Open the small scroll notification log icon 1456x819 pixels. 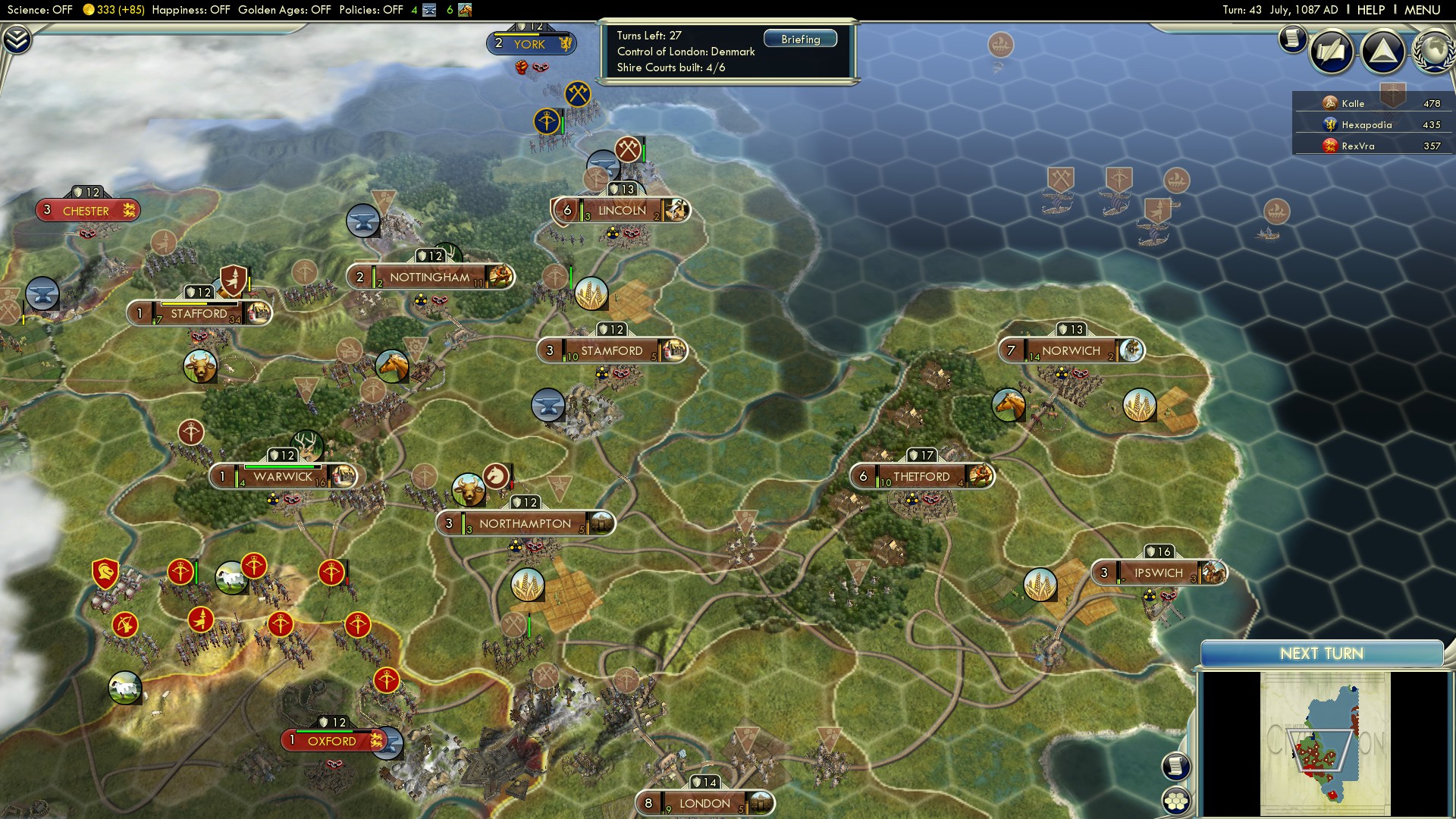click(x=1292, y=38)
